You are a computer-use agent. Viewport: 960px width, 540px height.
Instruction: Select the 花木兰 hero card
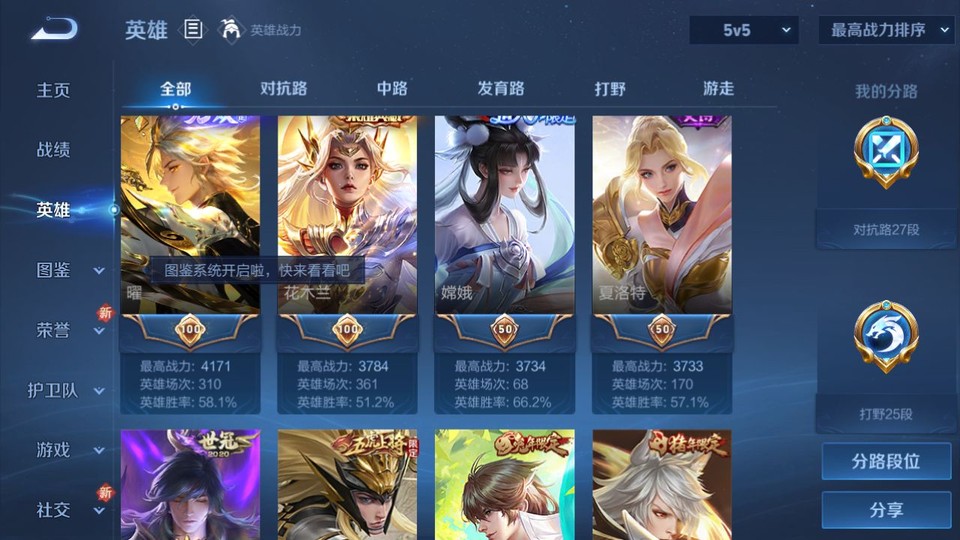coord(347,215)
